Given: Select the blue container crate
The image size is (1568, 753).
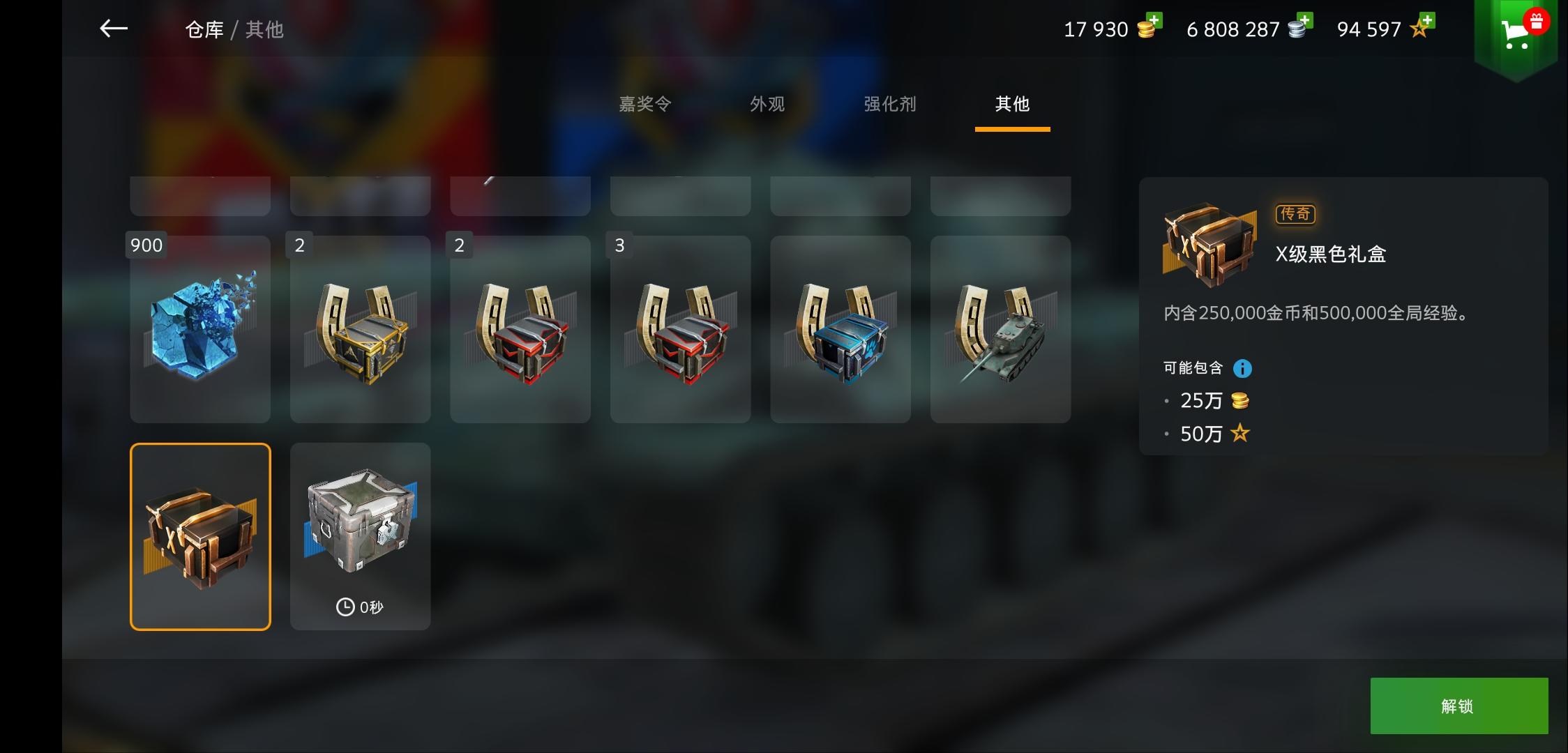Looking at the screenshot, I should pyautogui.click(x=840, y=329).
